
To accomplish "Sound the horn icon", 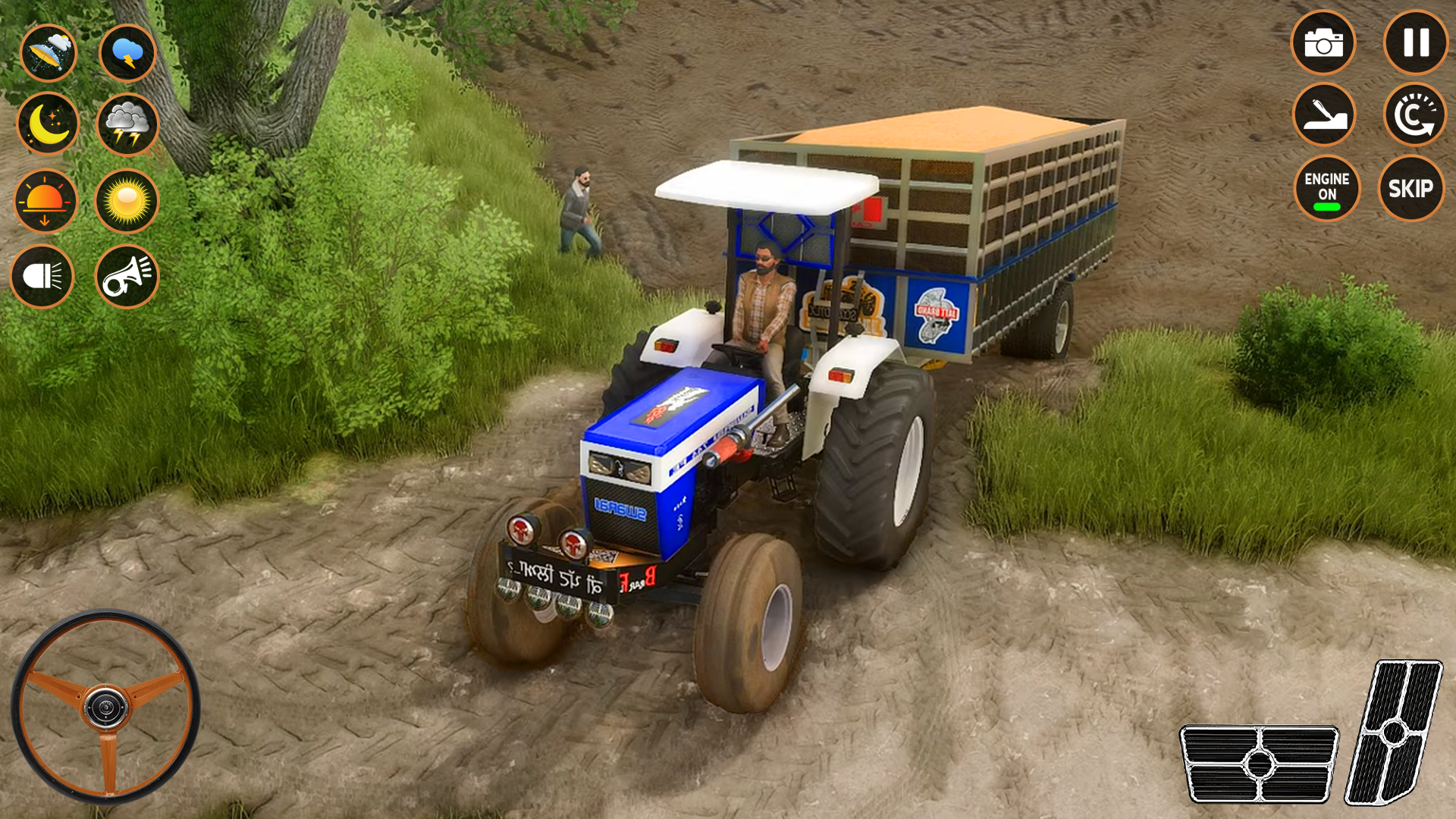I will (127, 275).
